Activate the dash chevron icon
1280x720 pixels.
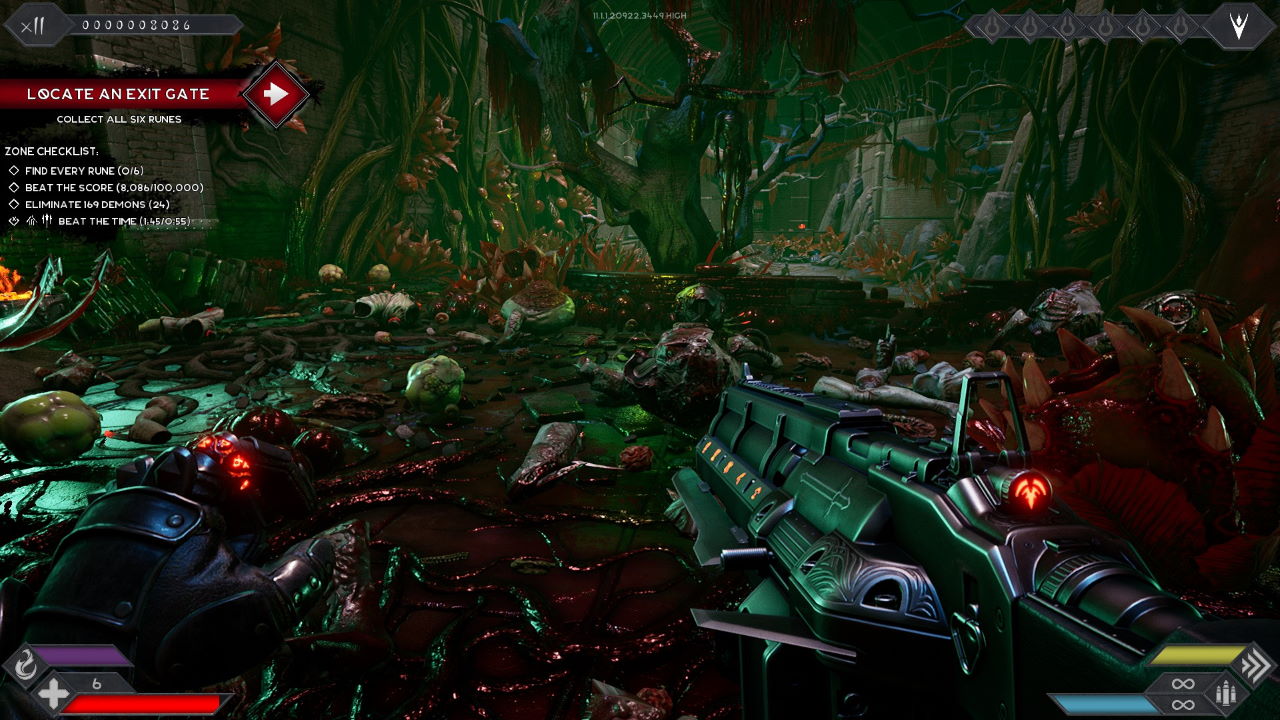pos(1255,664)
